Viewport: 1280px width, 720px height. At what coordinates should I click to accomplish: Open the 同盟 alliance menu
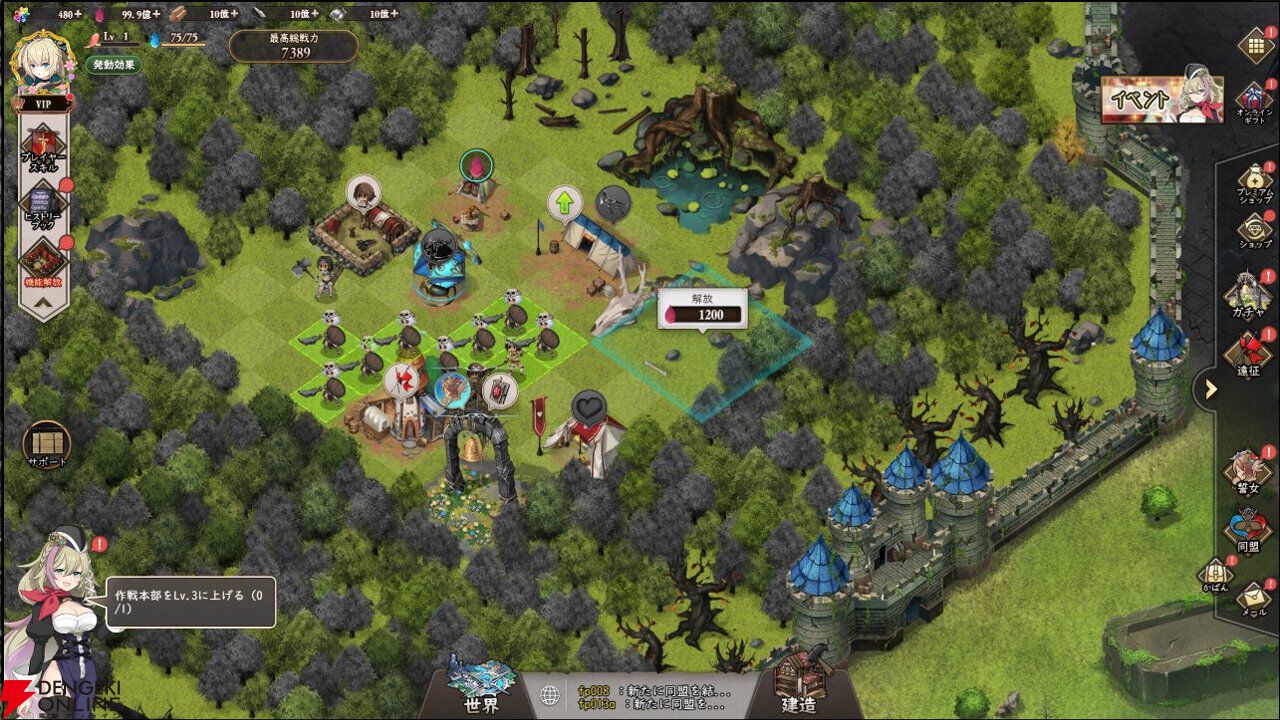pyautogui.click(x=1249, y=532)
